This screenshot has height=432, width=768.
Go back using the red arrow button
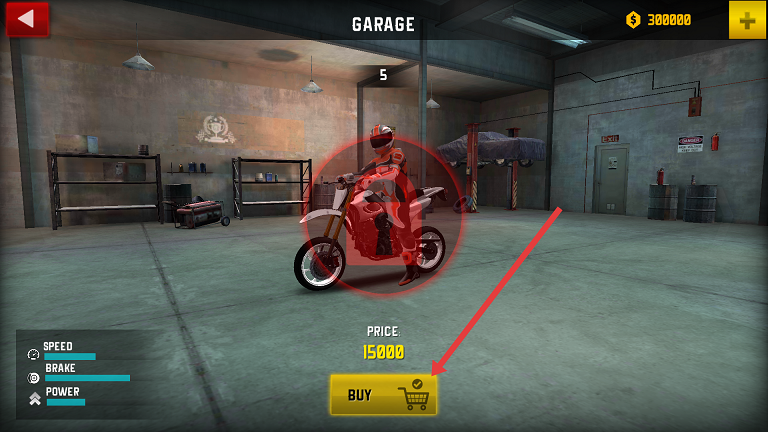[27, 18]
